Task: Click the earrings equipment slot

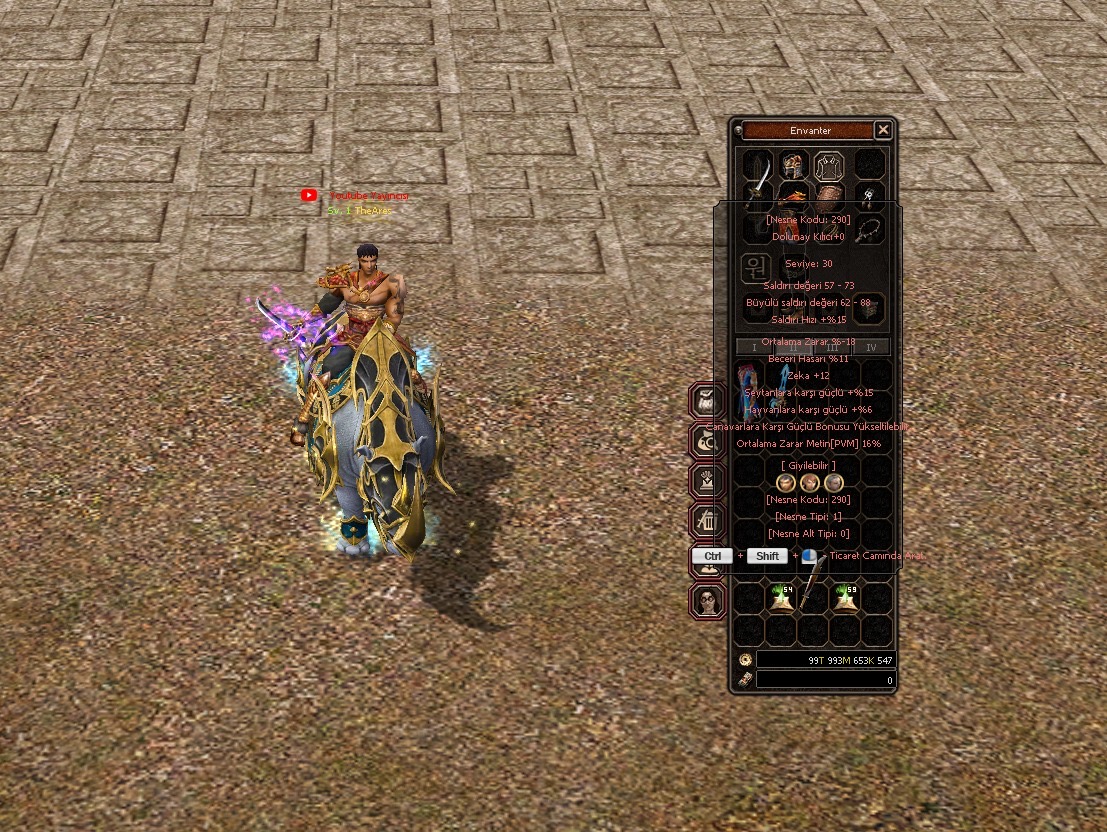Action: click(870, 196)
